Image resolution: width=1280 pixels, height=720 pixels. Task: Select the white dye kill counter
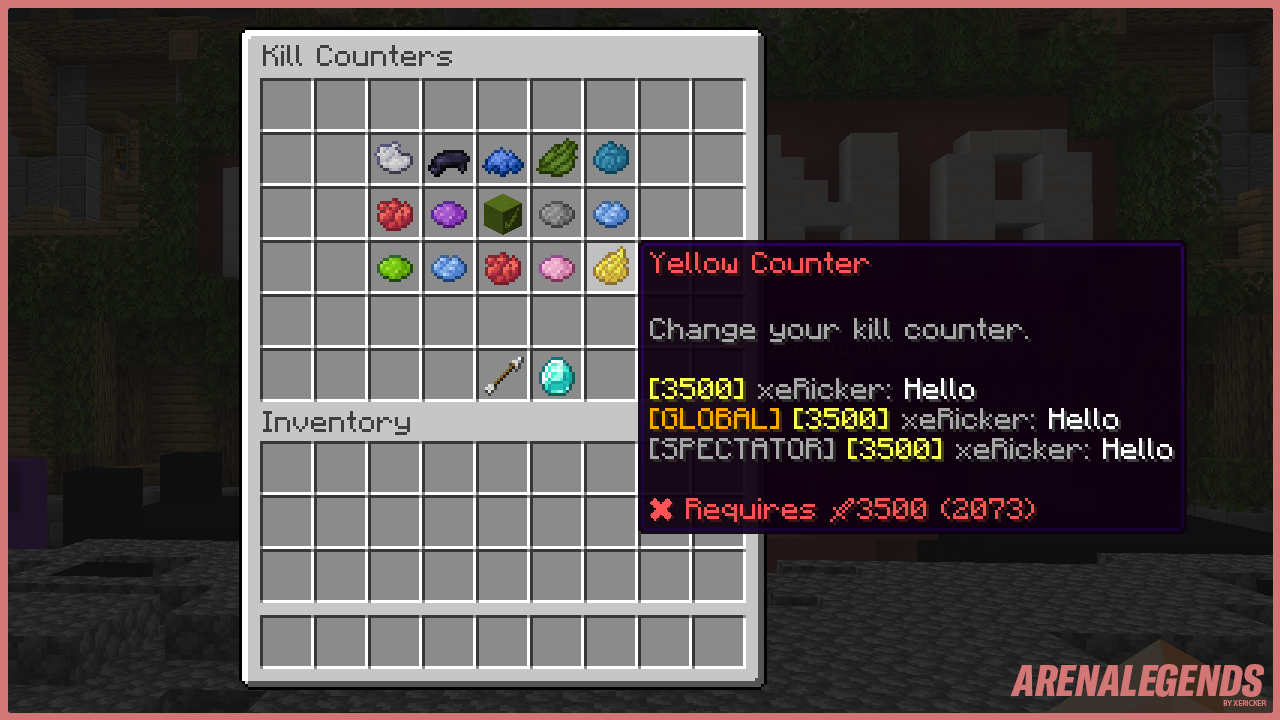tap(394, 158)
